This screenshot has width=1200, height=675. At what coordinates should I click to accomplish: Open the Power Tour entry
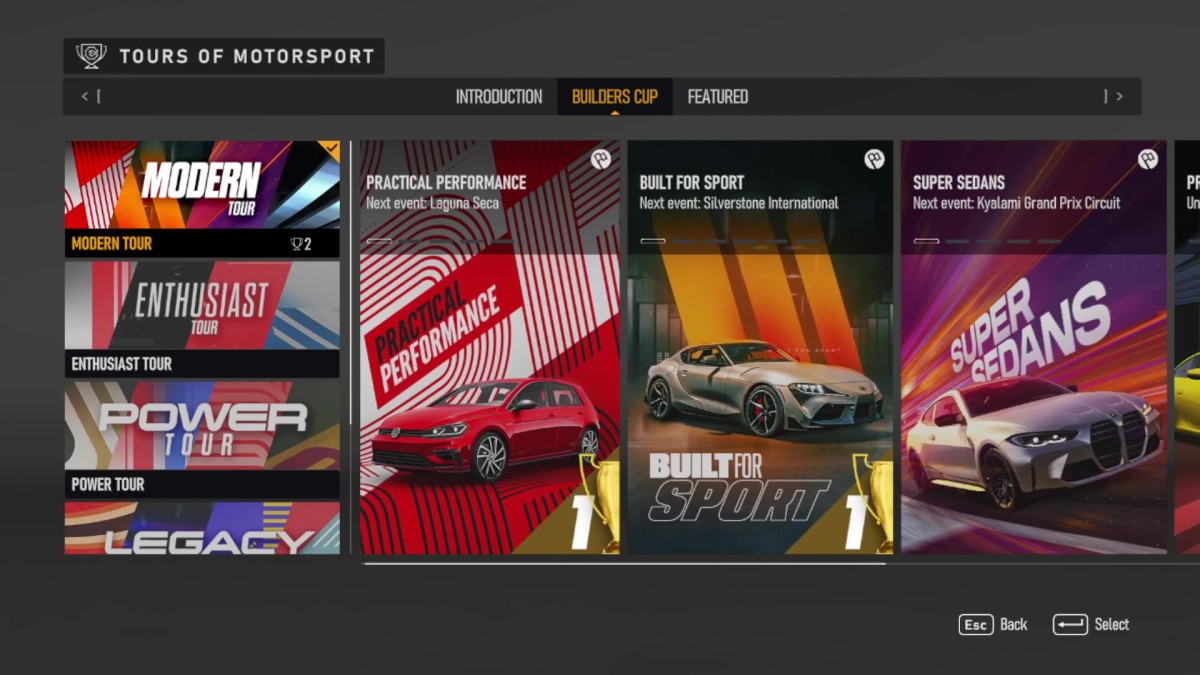[202, 438]
